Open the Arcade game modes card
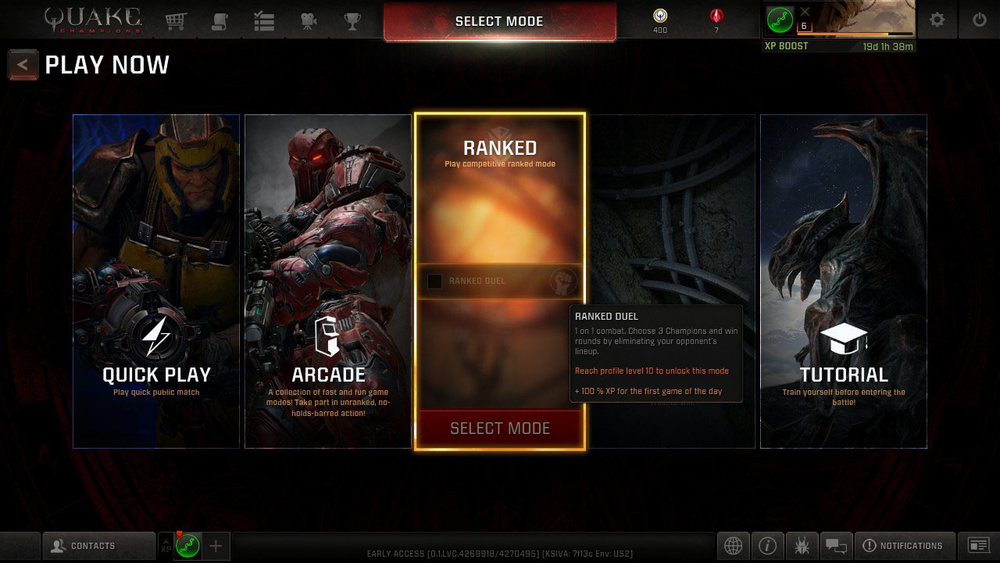1000x563 pixels. 328,281
